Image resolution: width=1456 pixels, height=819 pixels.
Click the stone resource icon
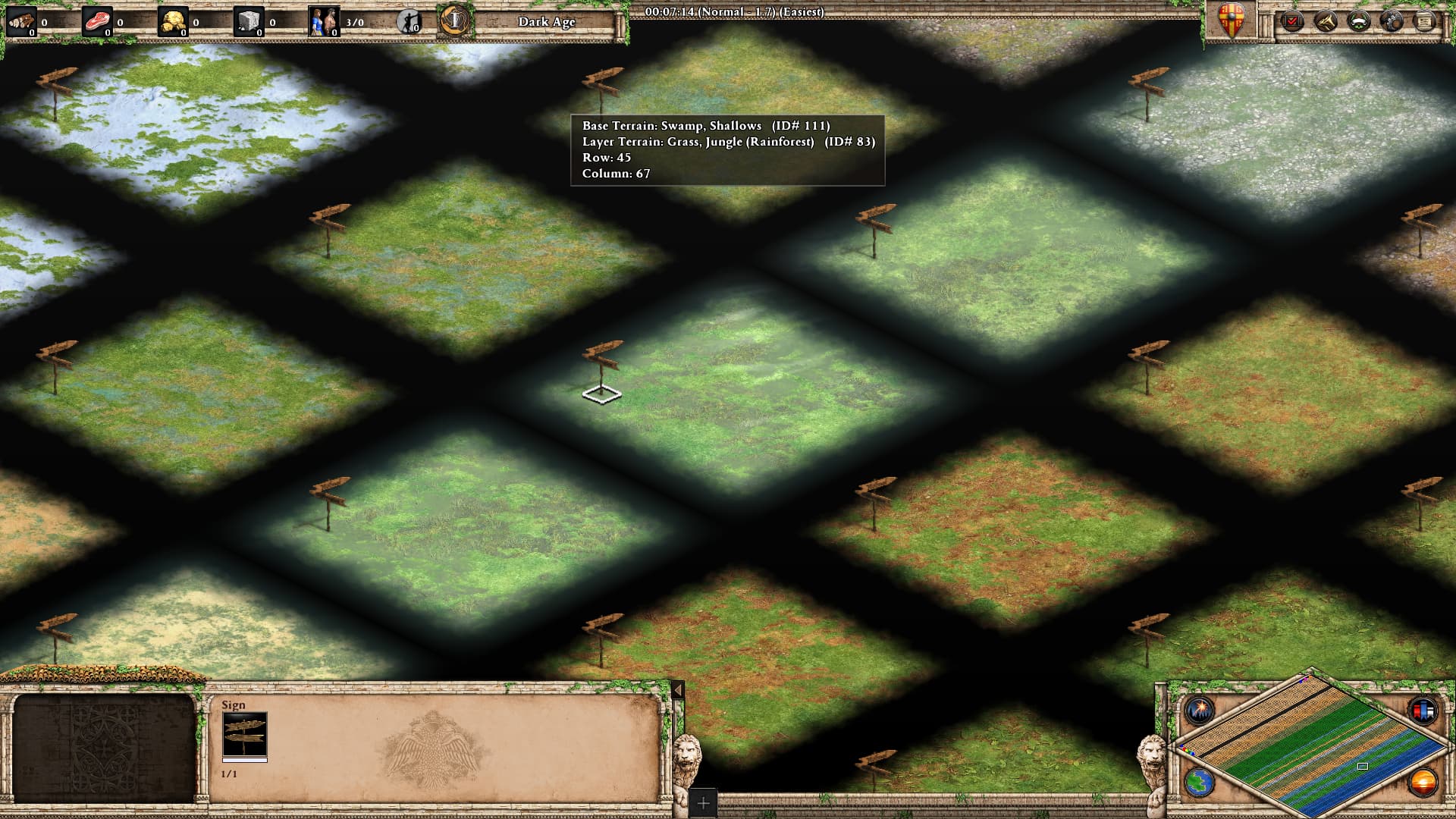click(x=249, y=21)
